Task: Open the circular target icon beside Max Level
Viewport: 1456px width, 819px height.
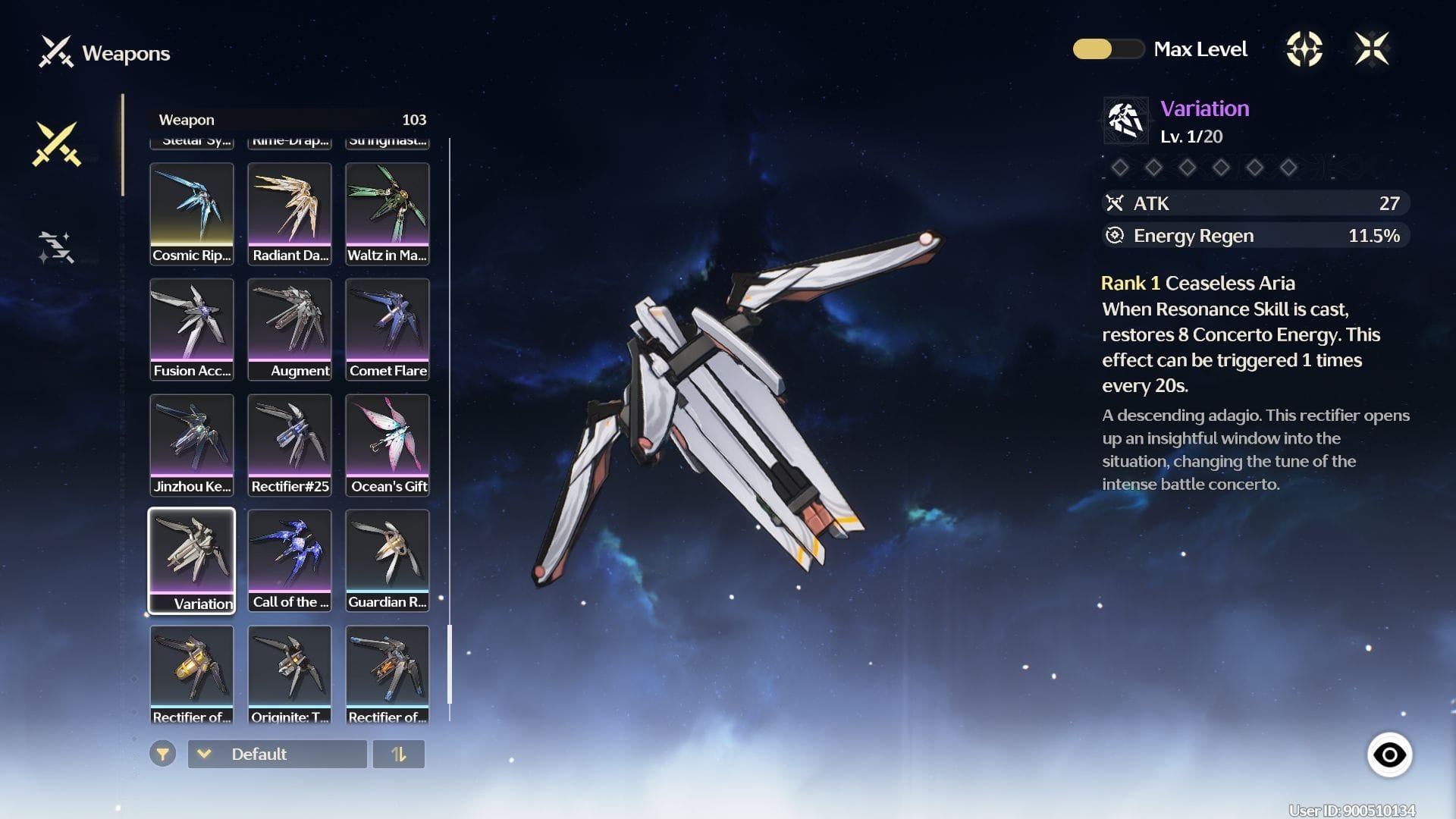Action: (1304, 49)
